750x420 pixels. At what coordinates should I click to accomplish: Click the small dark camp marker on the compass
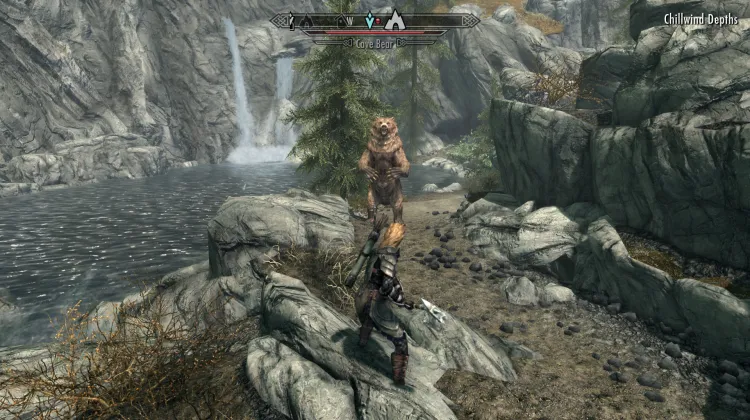point(306,22)
